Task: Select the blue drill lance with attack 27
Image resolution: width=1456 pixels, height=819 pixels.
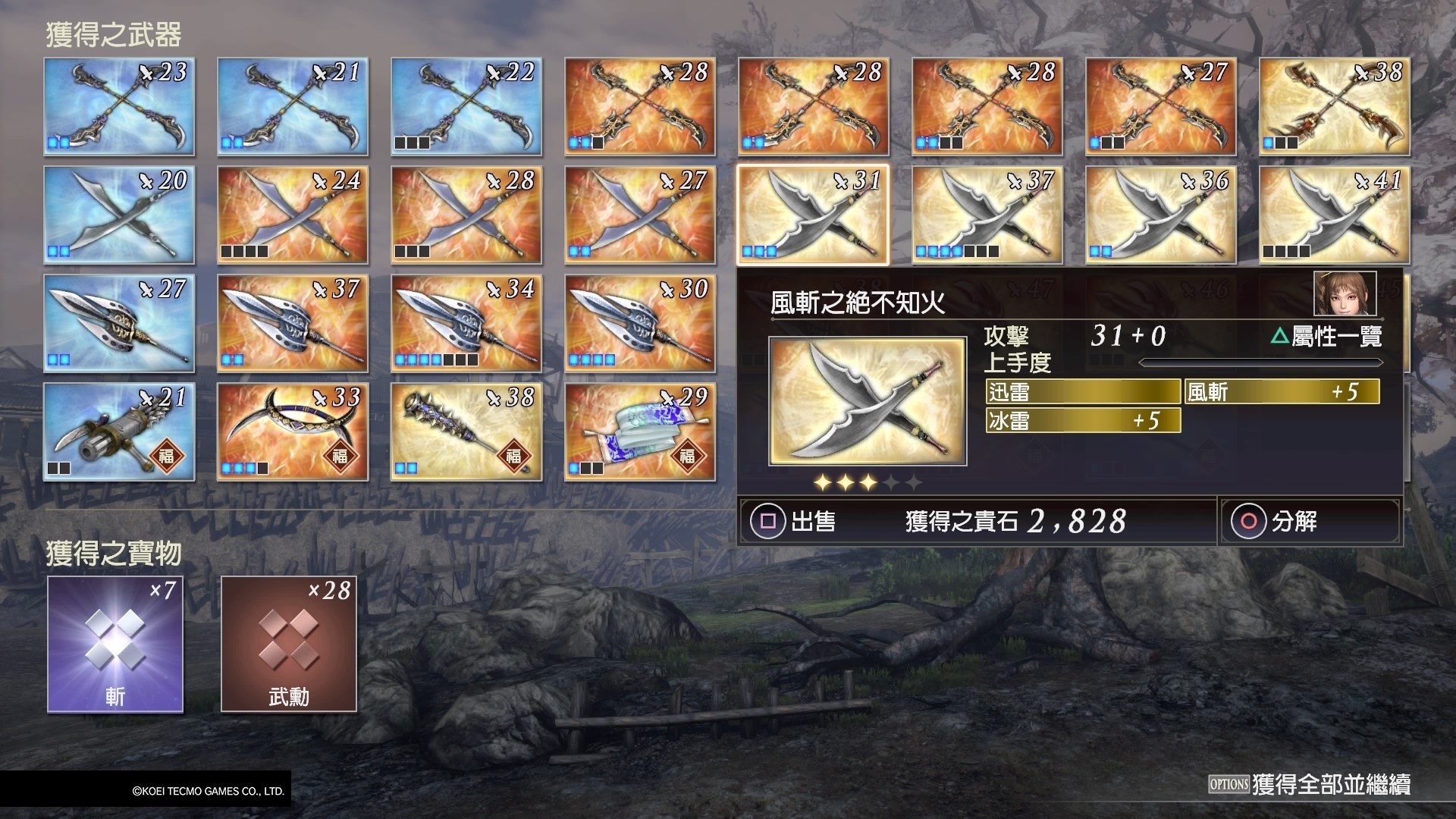Action: click(119, 323)
